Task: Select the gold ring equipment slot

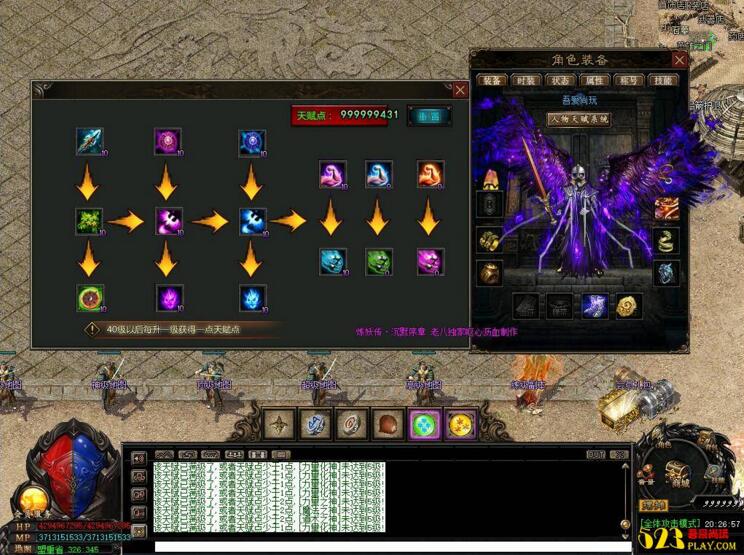Action: tap(490, 240)
